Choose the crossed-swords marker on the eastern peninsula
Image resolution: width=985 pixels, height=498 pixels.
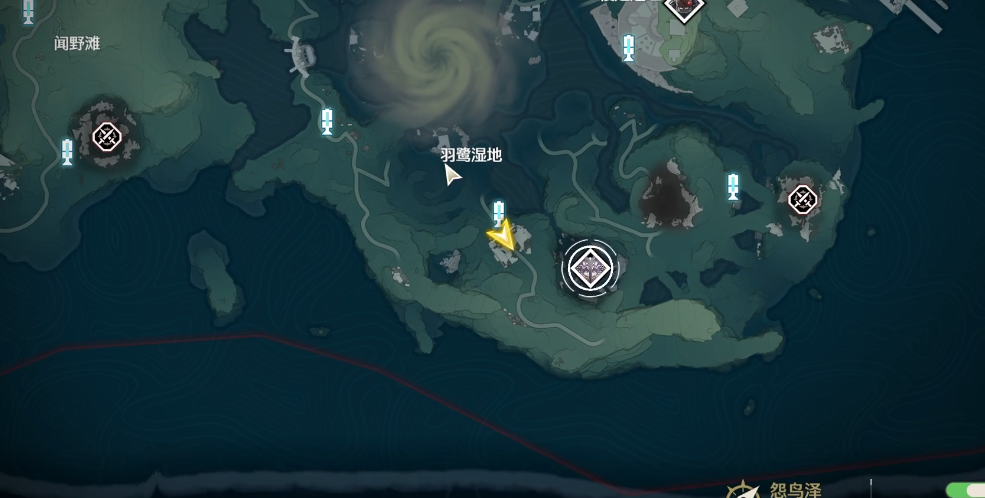point(802,200)
